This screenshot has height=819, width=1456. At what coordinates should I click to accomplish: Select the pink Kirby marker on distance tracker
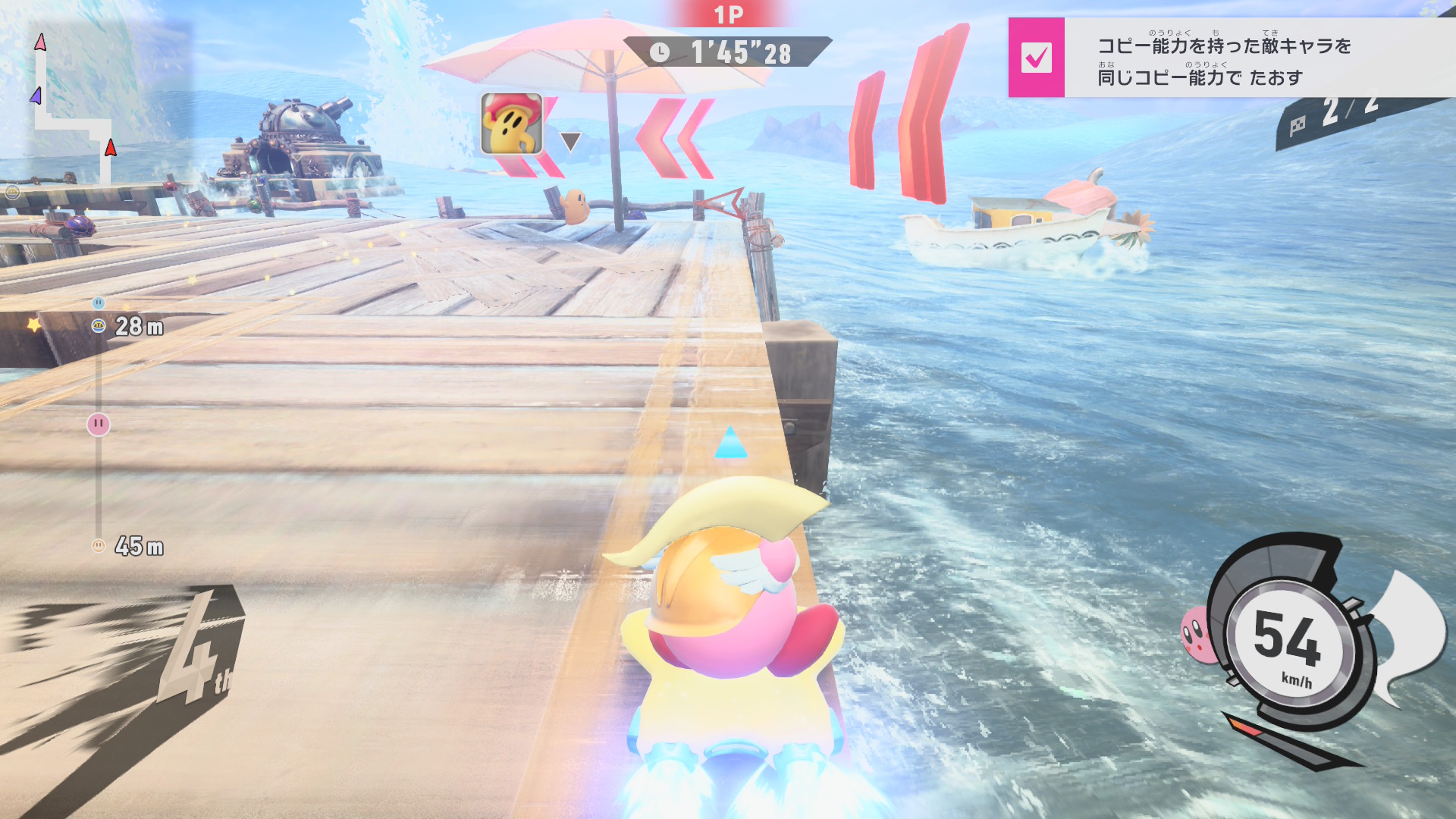pos(99,424)
